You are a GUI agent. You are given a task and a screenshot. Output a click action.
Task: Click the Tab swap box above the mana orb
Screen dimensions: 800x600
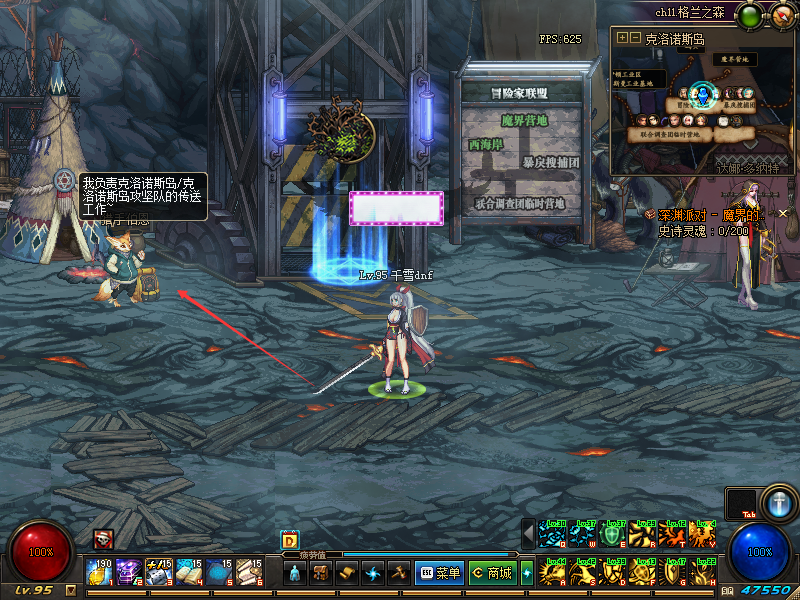click(x=741, y=504)
